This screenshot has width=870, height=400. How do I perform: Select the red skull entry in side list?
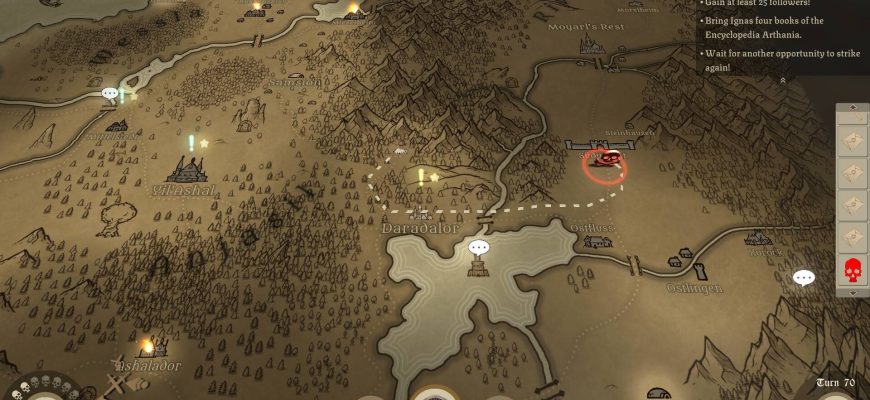click(x=852, y=269)
